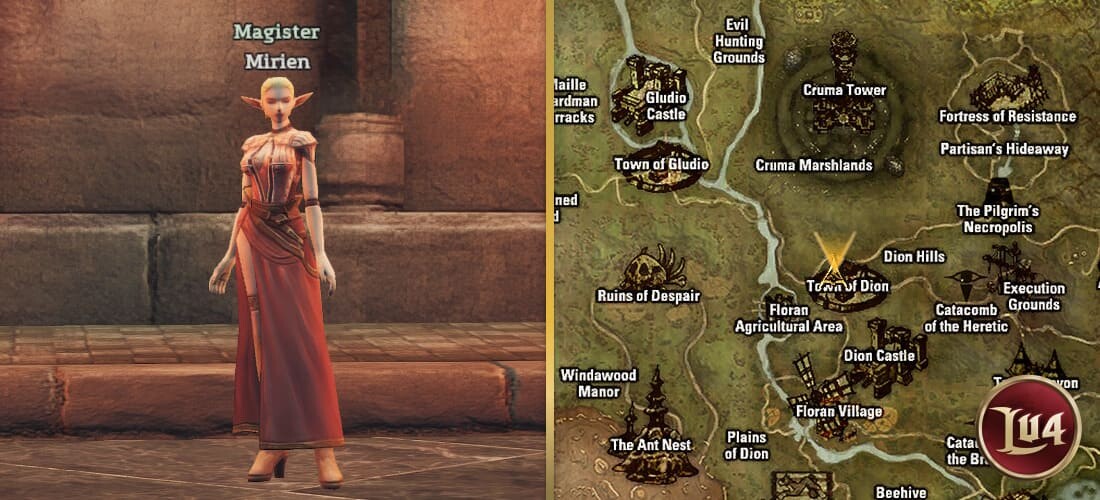Choose The Ant Nest location
Viewport: 1100px width, 500px height.
click(x=654, y=418)
